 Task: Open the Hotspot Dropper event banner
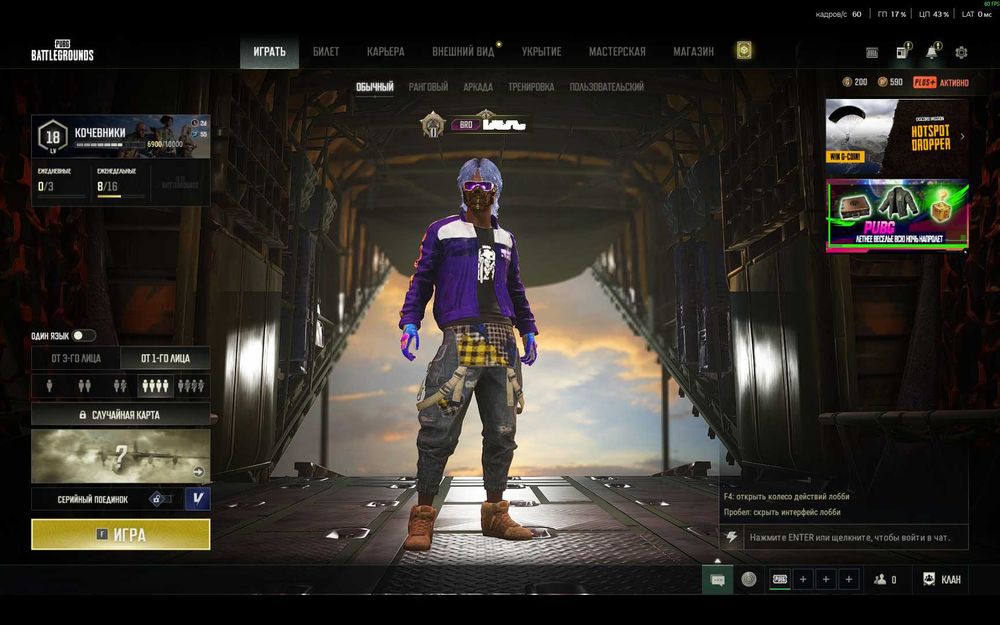click(897, 137)
